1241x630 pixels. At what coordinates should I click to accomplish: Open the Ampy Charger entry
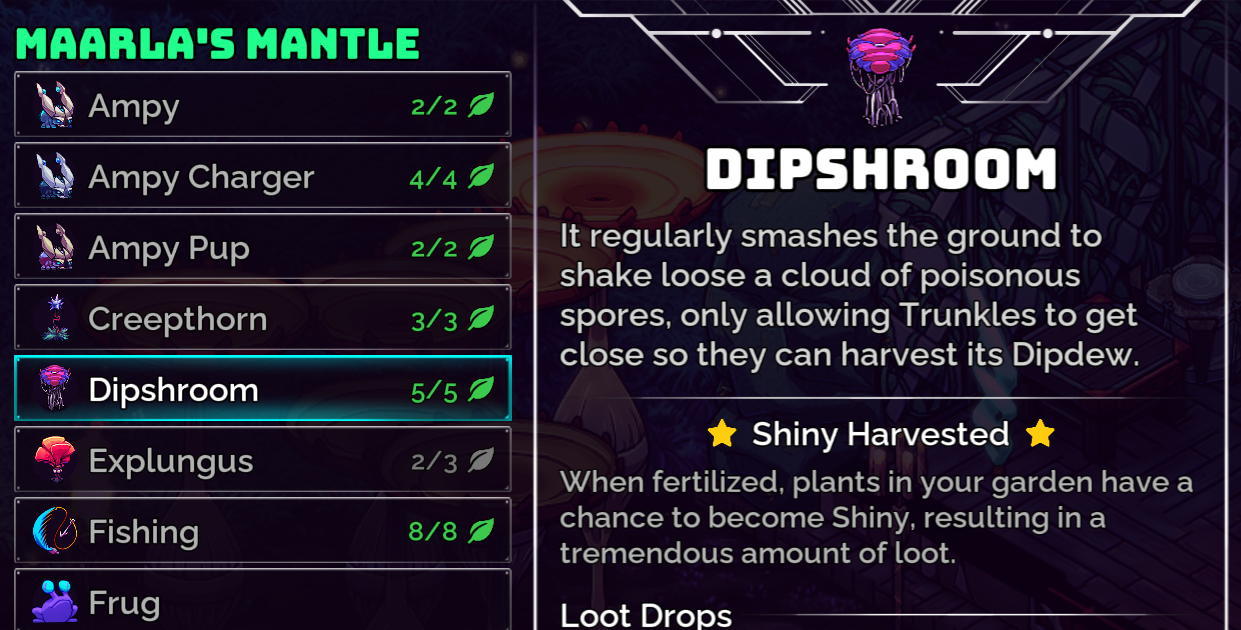[x=262, y=177]
